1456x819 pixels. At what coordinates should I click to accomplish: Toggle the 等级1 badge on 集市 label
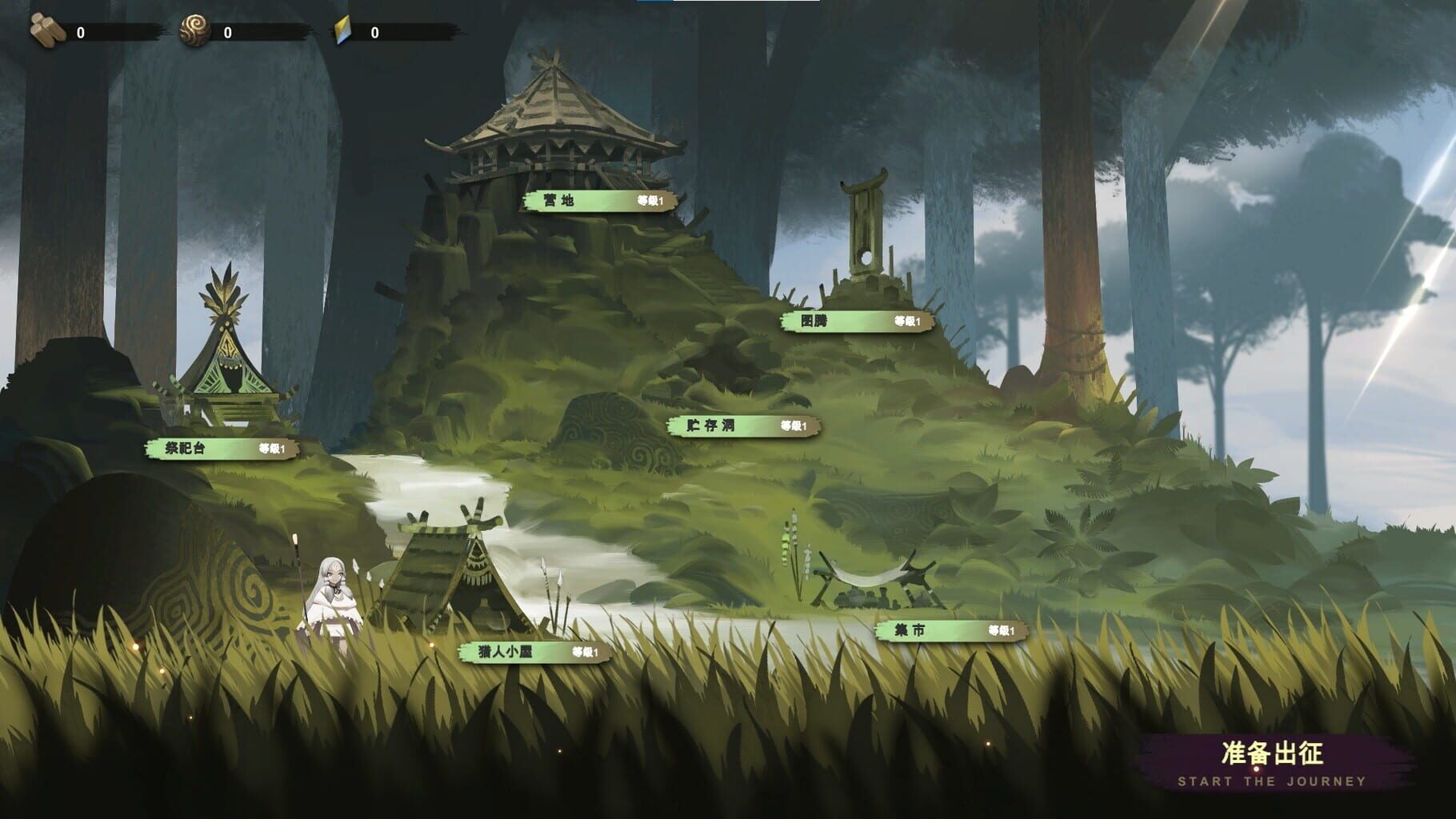click(1002, 632)
